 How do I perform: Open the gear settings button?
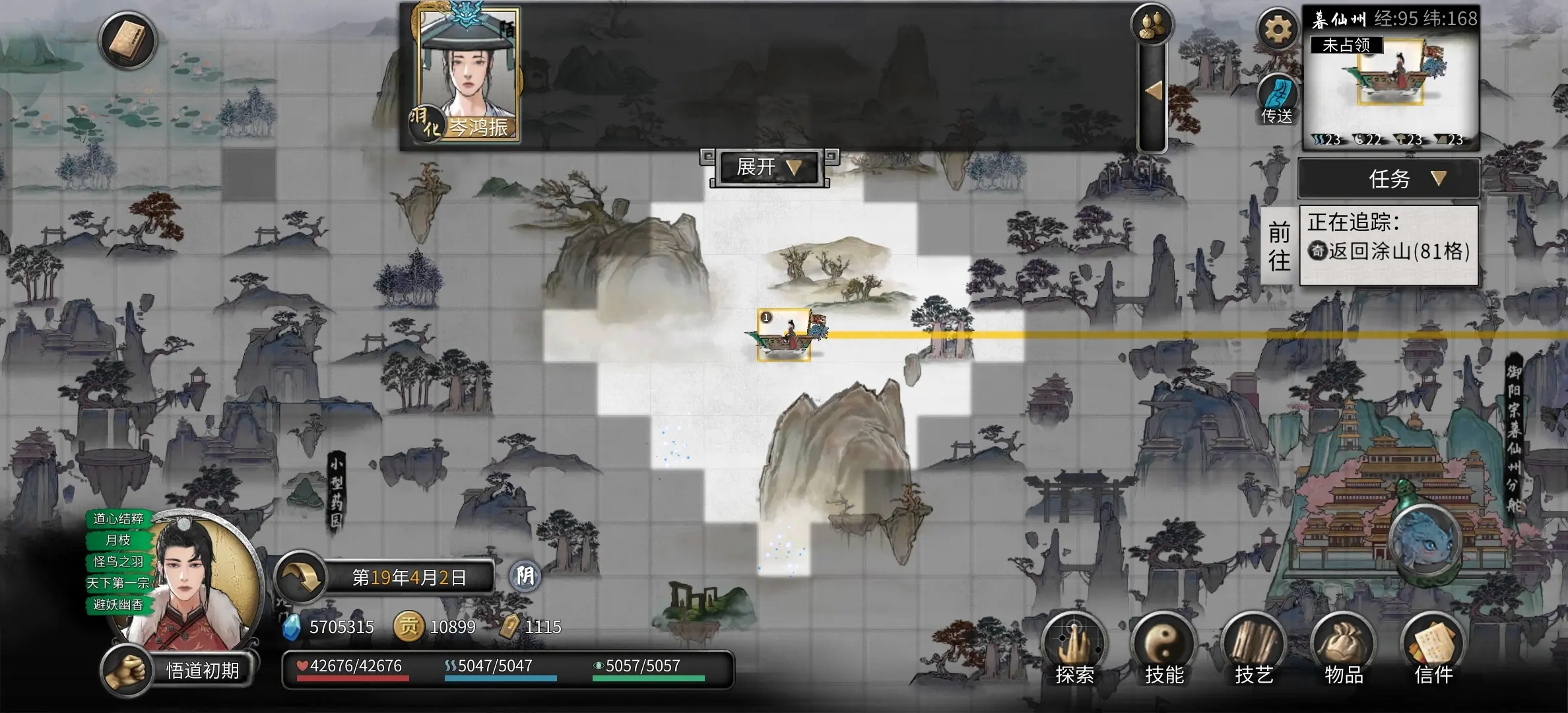1278,30
